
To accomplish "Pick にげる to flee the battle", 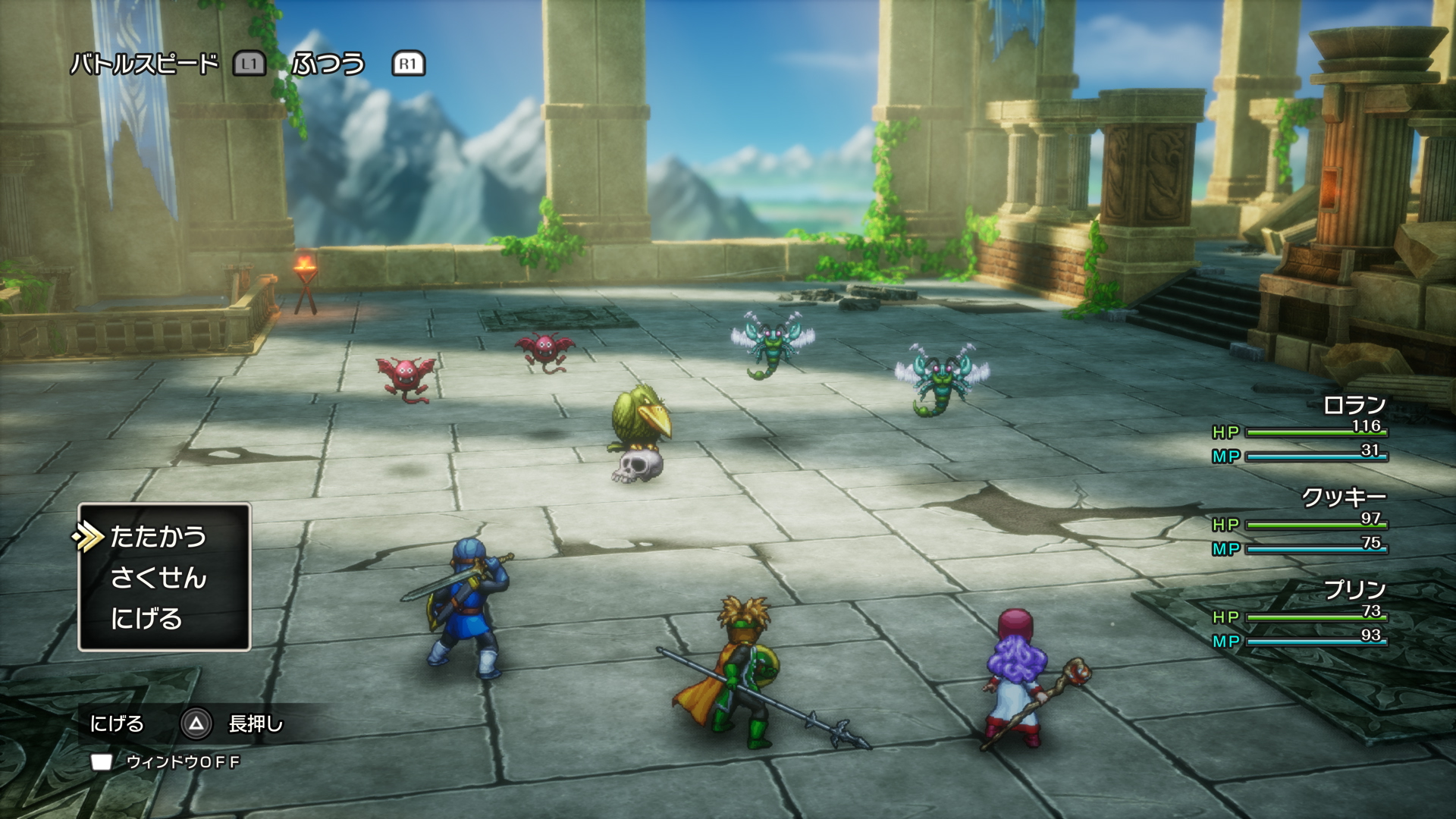I will 146,619.
